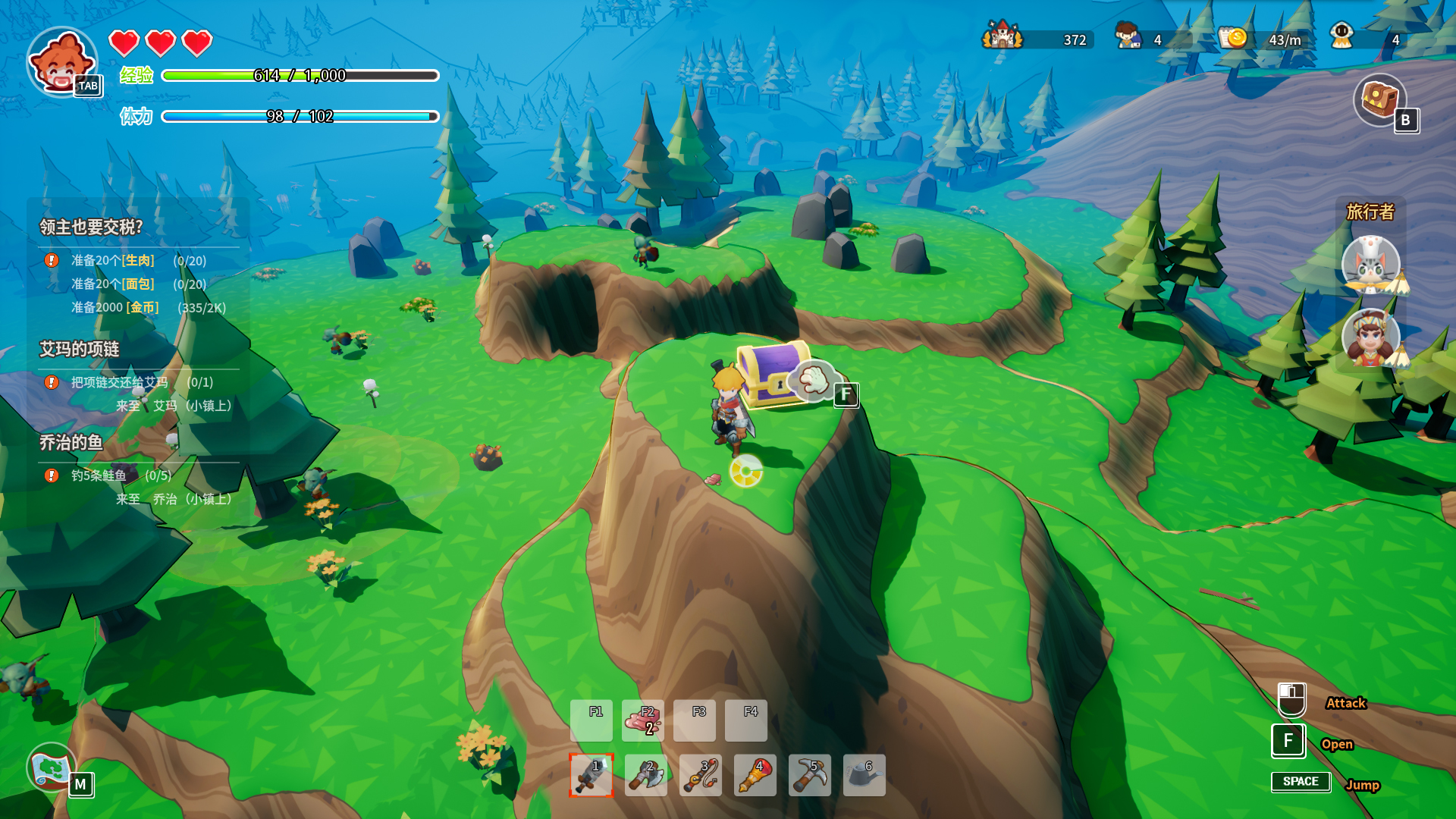This screenshot has height=819, width=1456.
Task: Select the sword hotbar slot
Action: point(591,775)
